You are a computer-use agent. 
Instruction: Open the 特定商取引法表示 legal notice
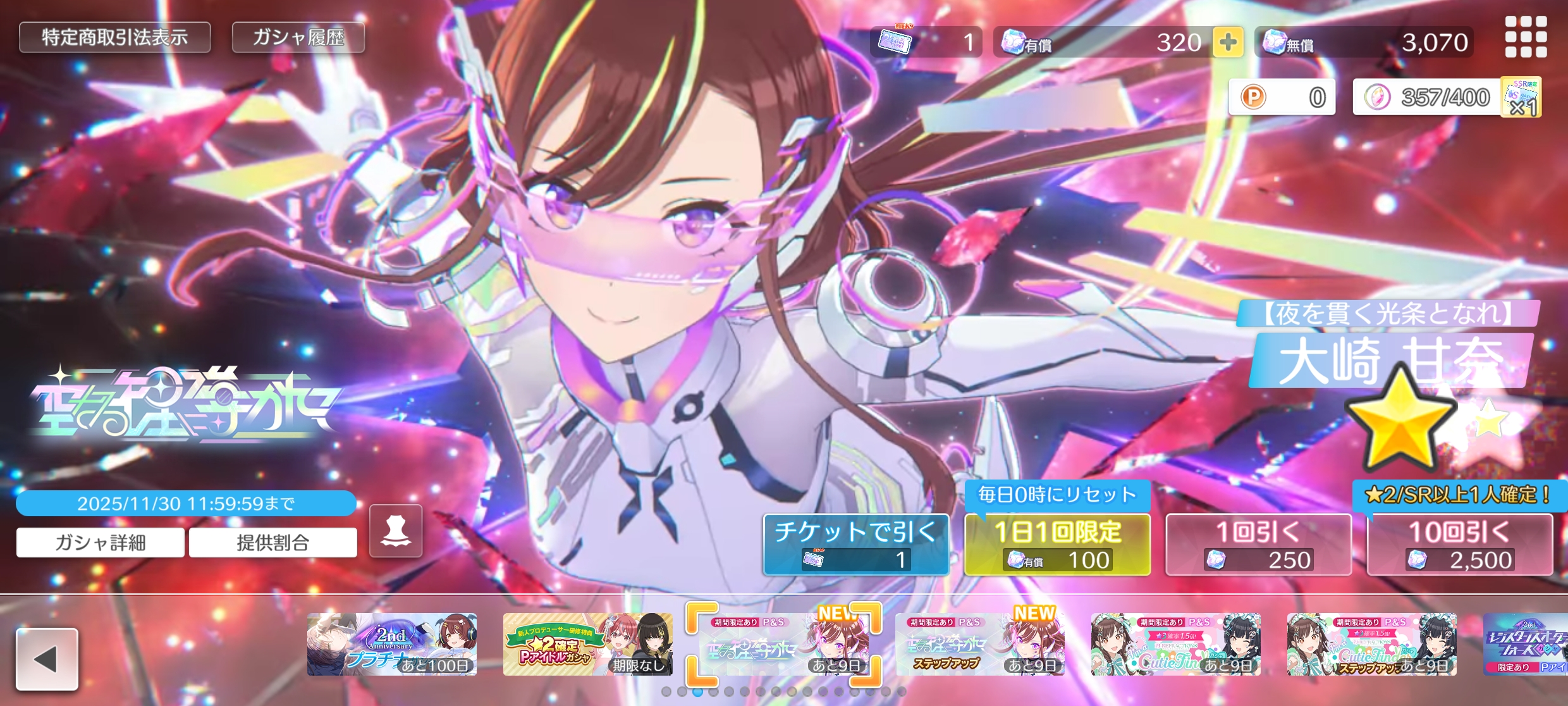[x=114, y=38]
